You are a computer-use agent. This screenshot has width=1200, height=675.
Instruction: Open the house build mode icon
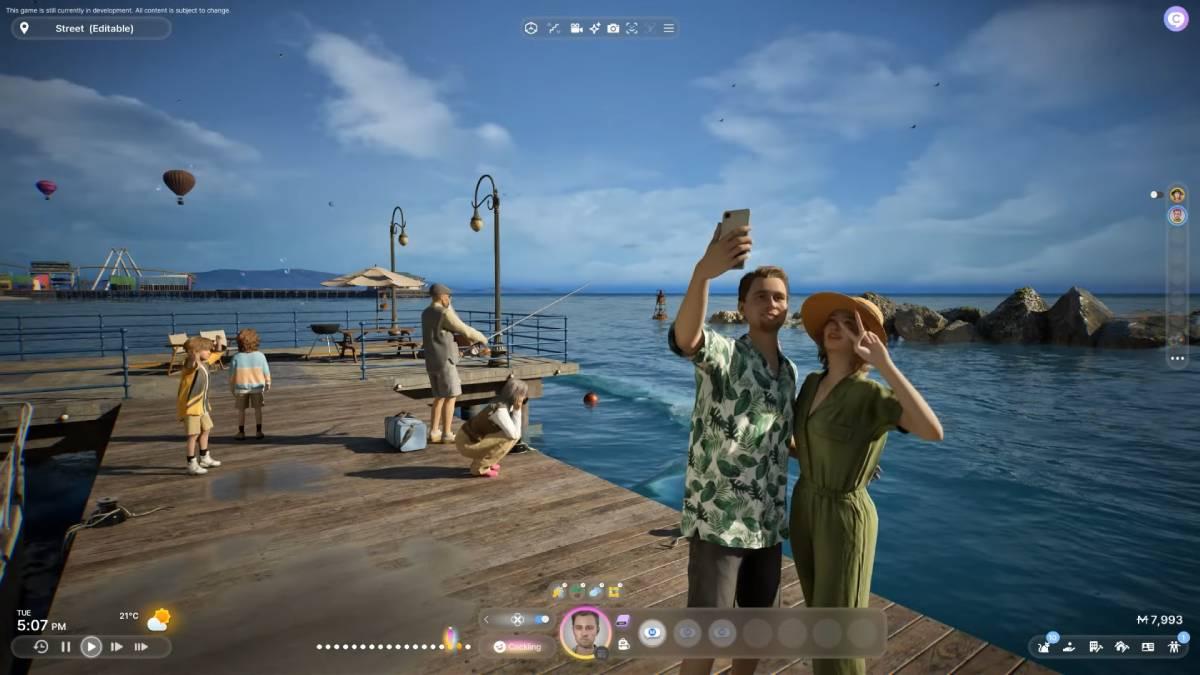[1121, 647]
